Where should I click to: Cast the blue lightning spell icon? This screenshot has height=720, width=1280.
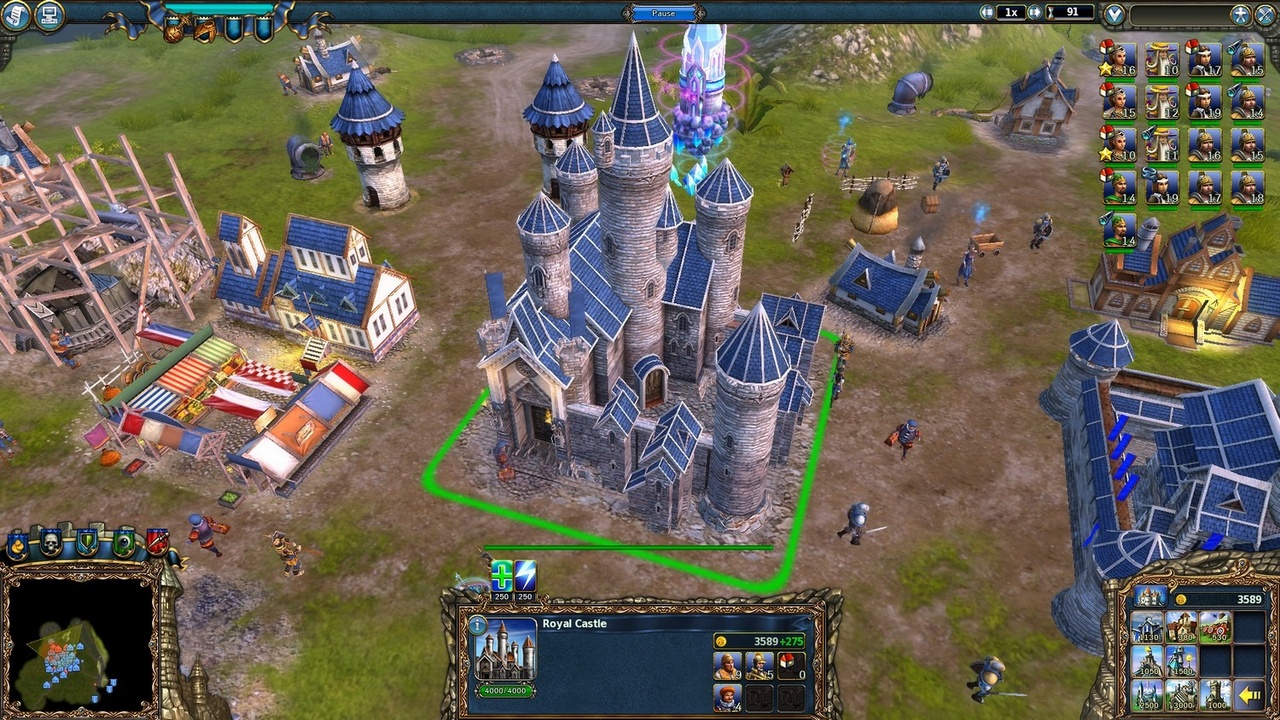(x=525, y=576)
